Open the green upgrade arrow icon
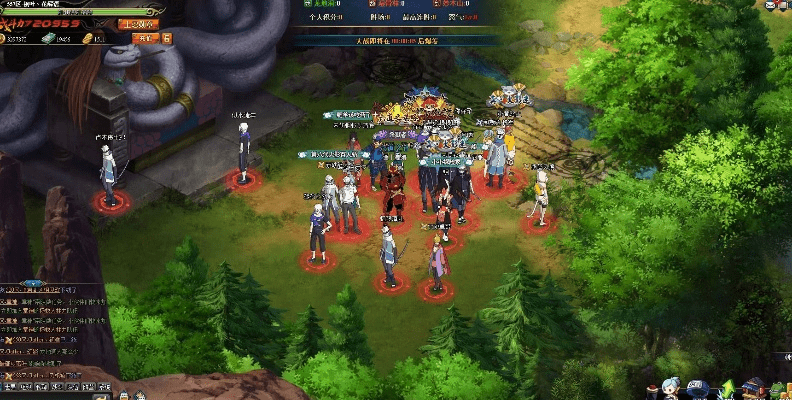The height and width of the screenshot is (400, 792). tap(727, 388)
